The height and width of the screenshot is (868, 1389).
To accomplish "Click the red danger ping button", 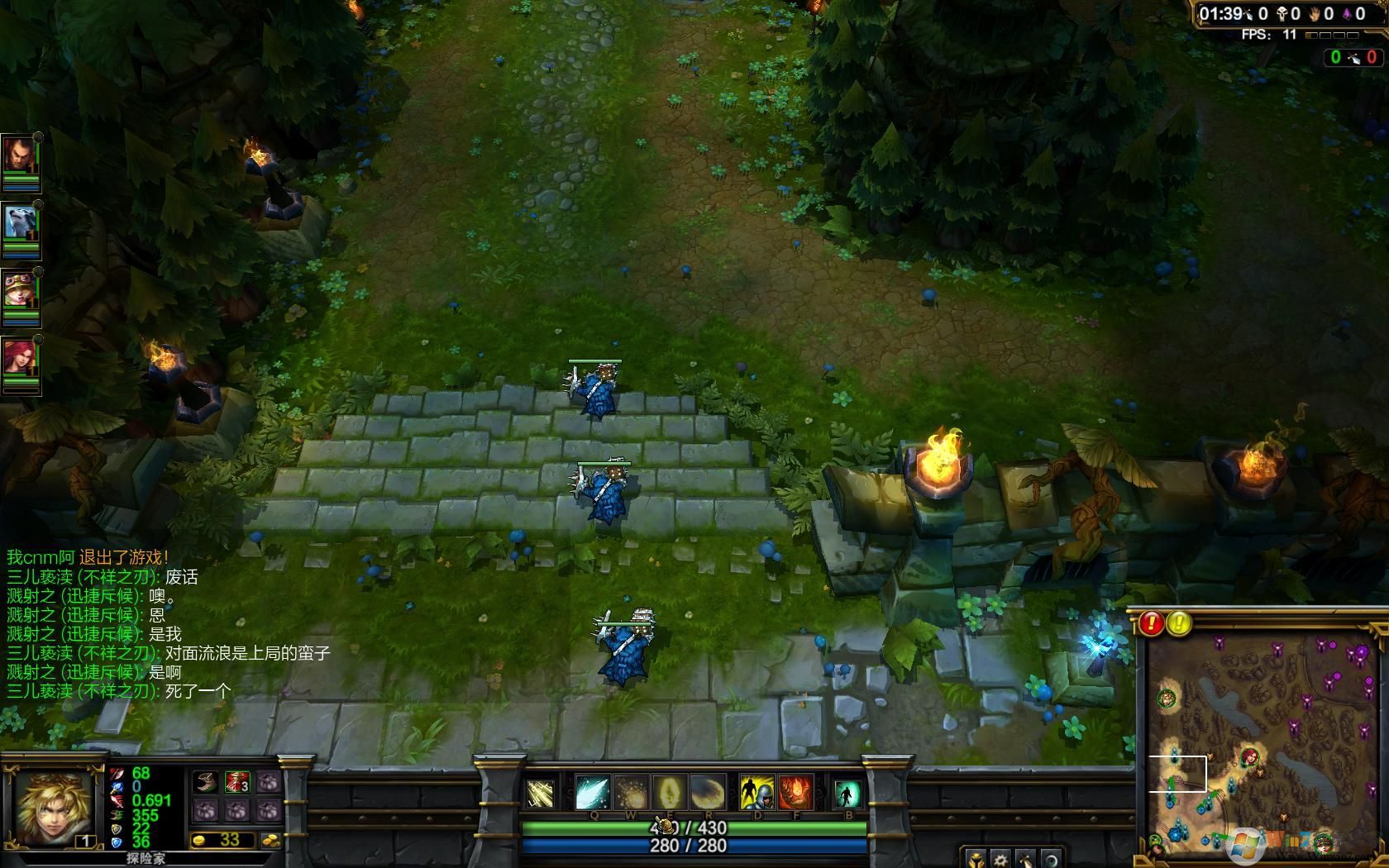I will pyautogui.click(x=1151, y=622).
